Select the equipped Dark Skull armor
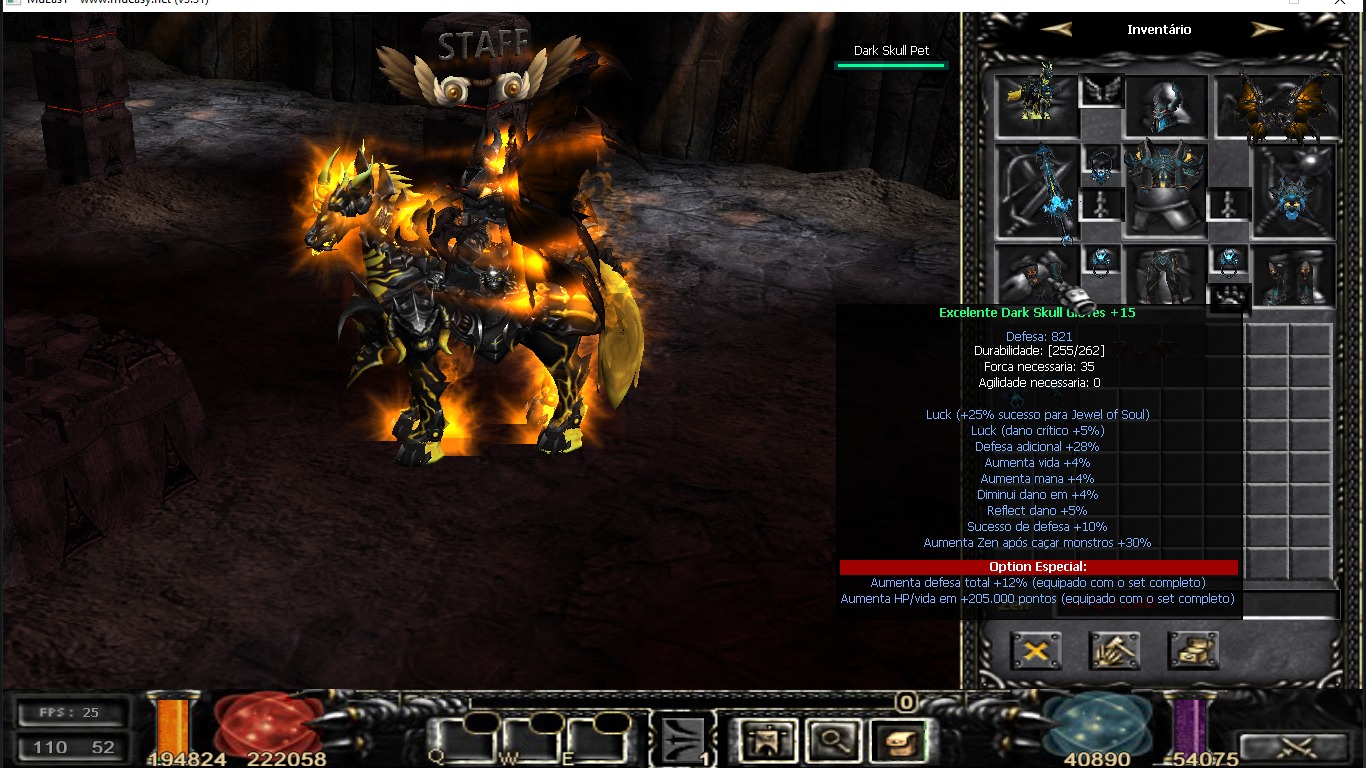Viewport: 1366px width, 768px height. click(x=1166, y=188)
